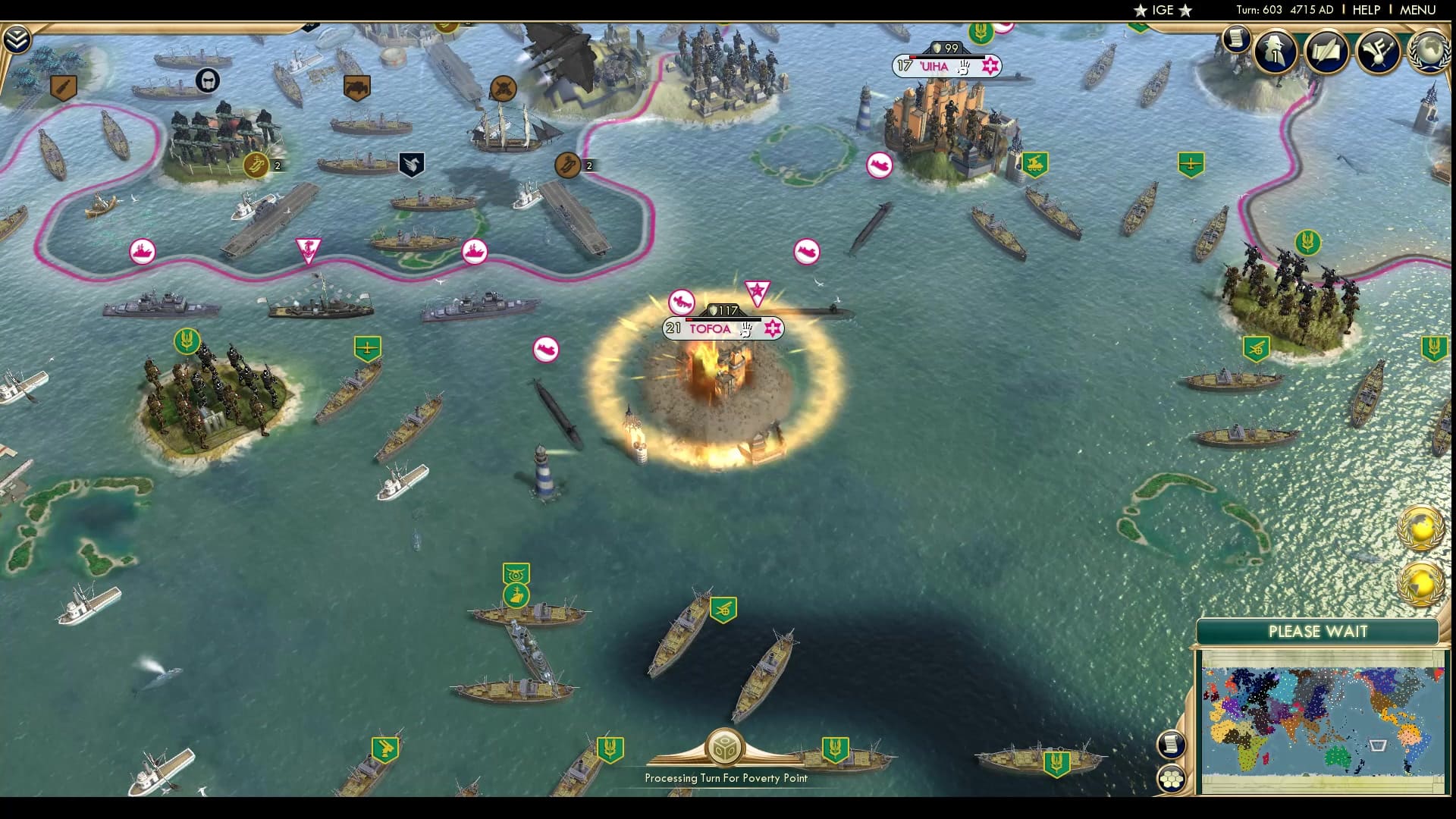This screenshot has height=819, width=1456.
Task: Open the HELP screen
Action: click(x=1366, y=10)
